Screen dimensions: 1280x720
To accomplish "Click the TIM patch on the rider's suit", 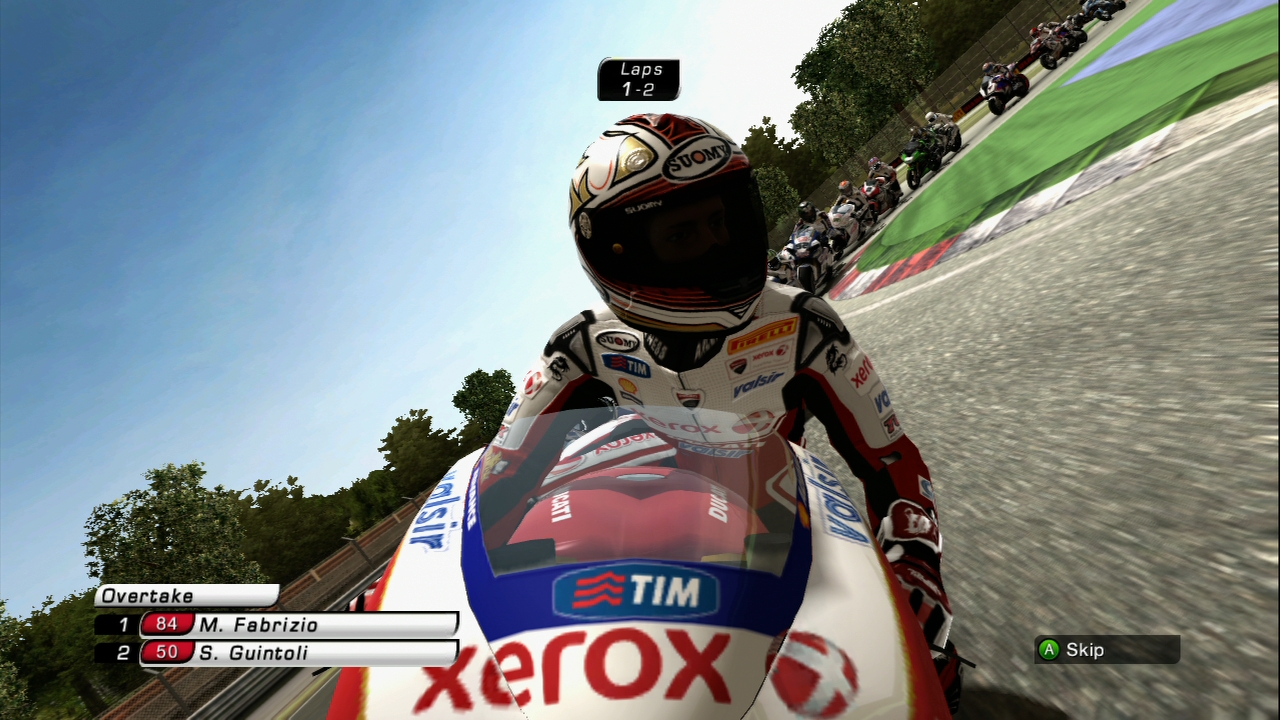I will pos(627,362).
